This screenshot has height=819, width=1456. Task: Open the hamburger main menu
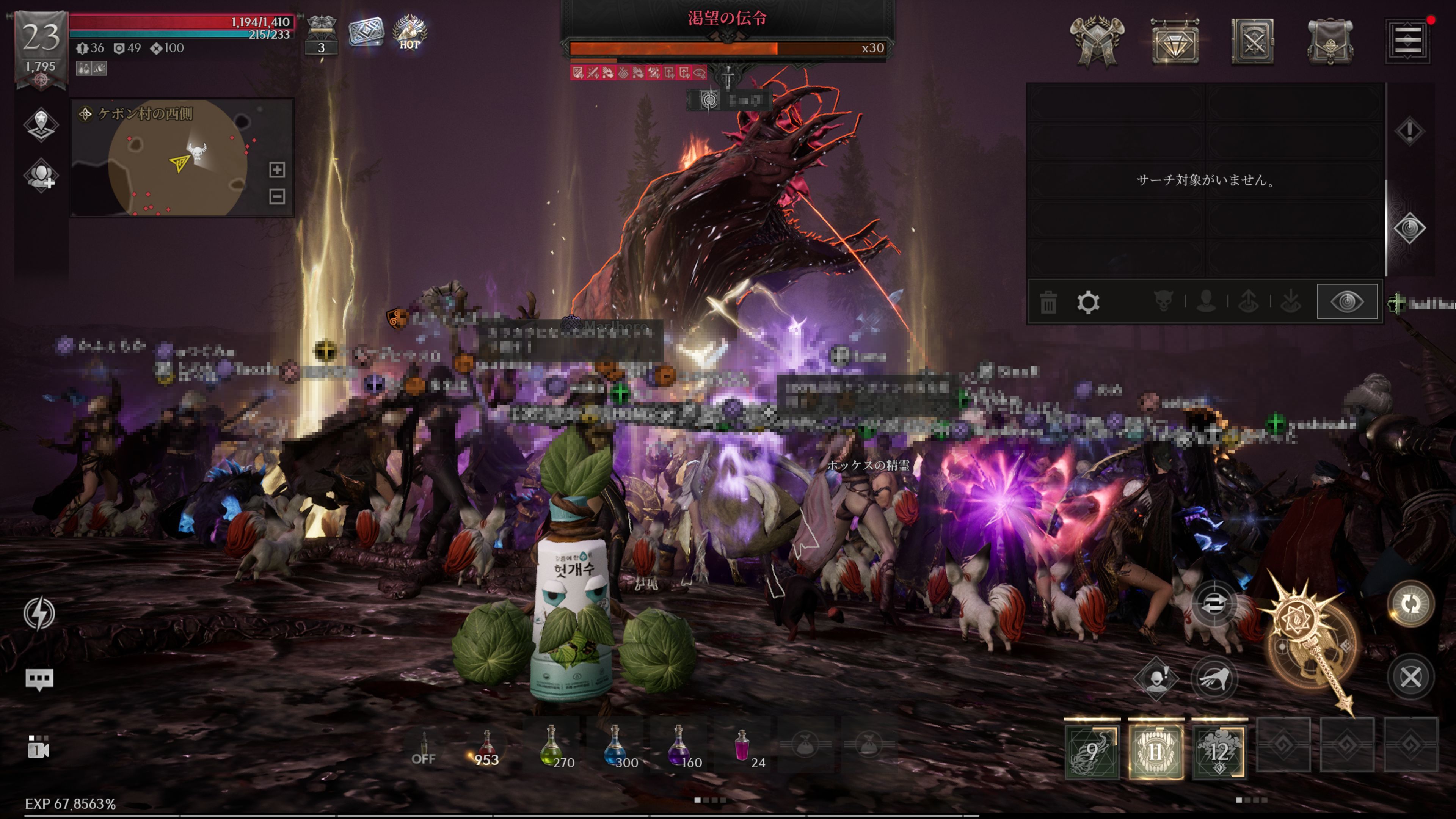coord(1407,41)
